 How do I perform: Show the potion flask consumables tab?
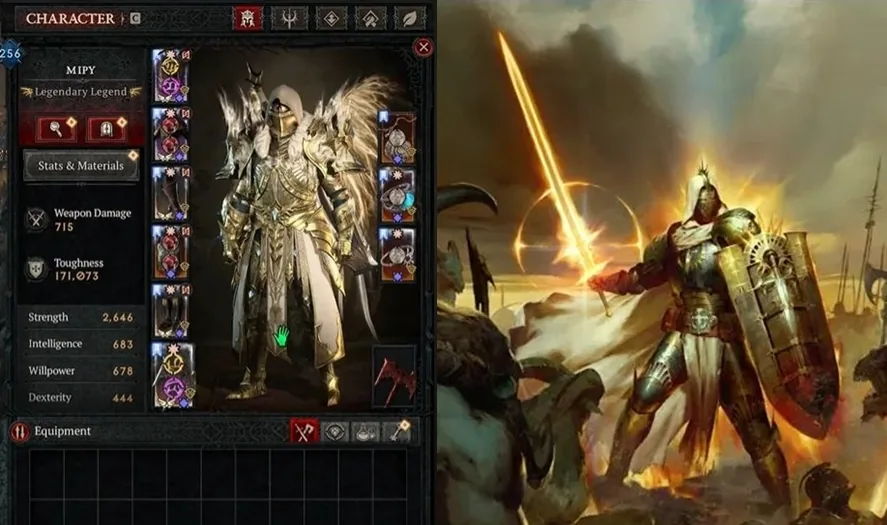point(368,431)
